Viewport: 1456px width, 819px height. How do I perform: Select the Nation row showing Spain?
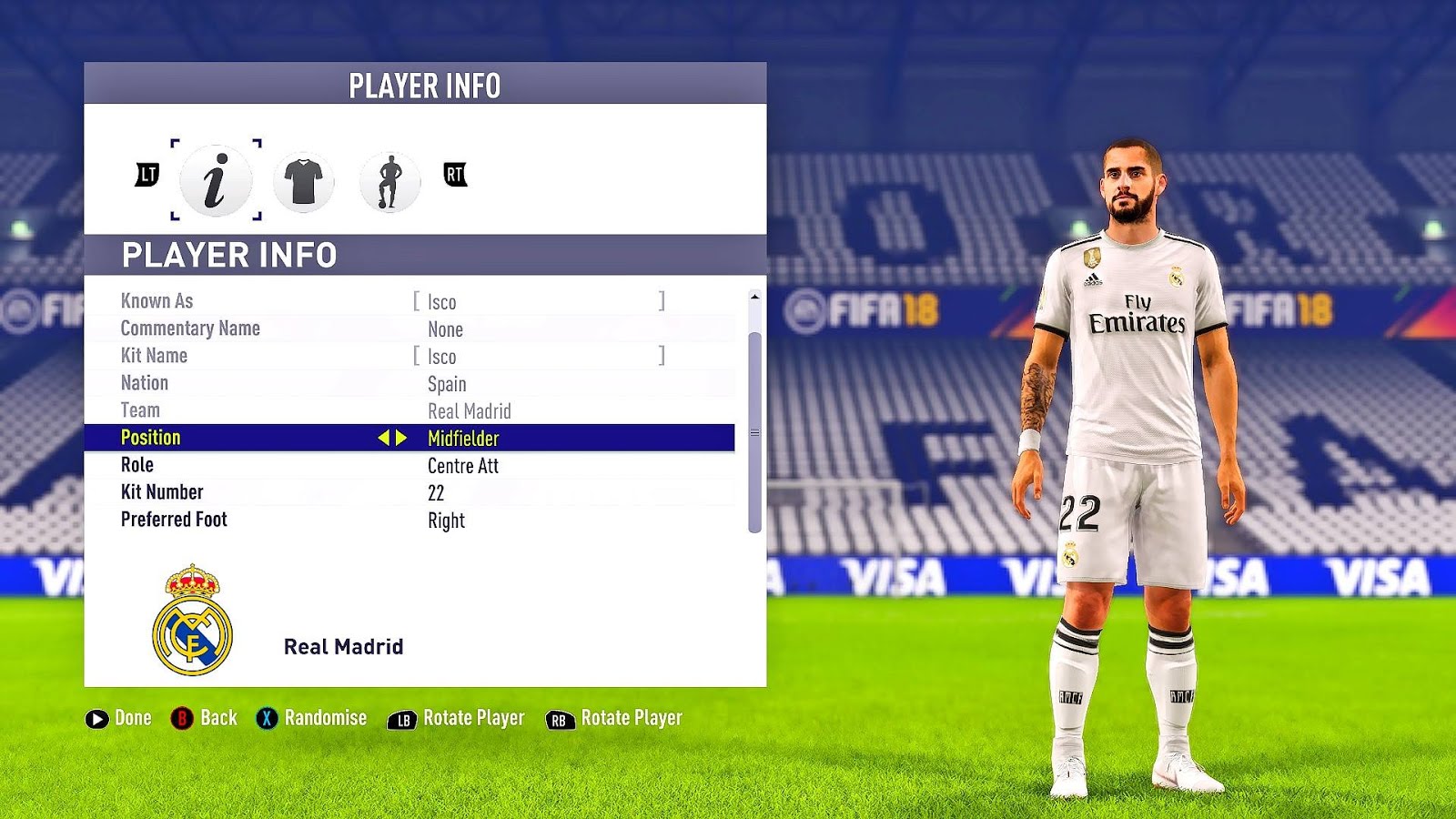click(x=409, y=383)
